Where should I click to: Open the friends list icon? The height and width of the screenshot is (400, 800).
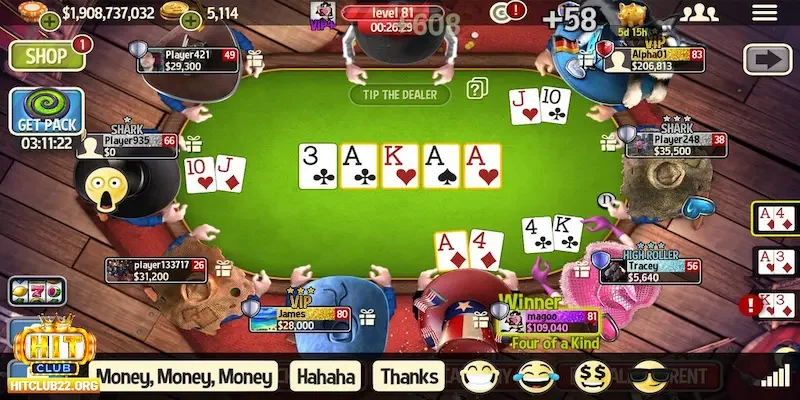[x=704, y=13]
